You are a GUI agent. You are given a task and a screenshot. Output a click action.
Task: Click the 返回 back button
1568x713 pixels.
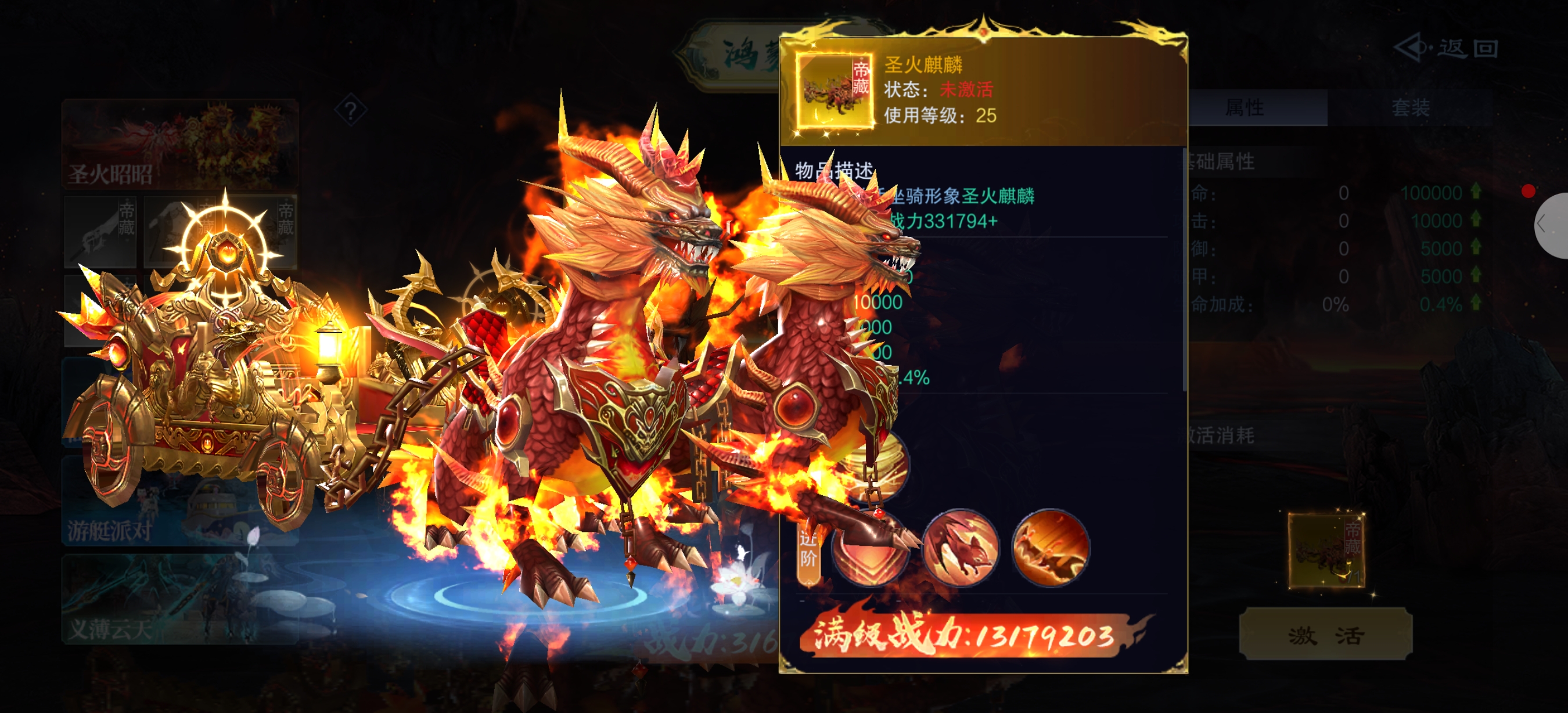pos(1446,48)
